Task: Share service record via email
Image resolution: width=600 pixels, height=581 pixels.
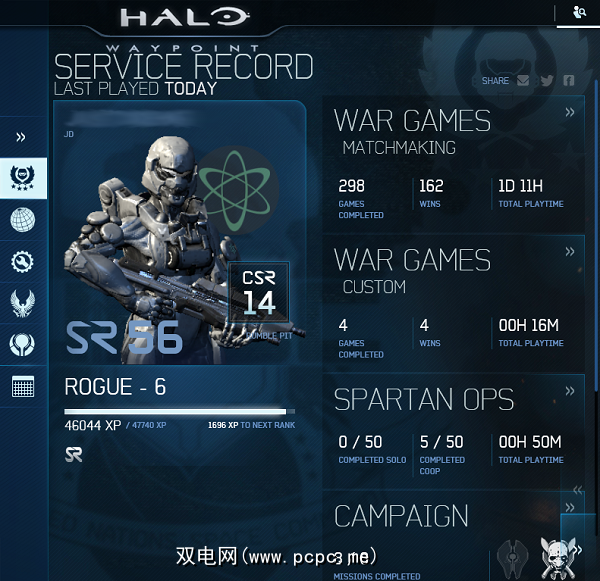Action: pos(523,81)
